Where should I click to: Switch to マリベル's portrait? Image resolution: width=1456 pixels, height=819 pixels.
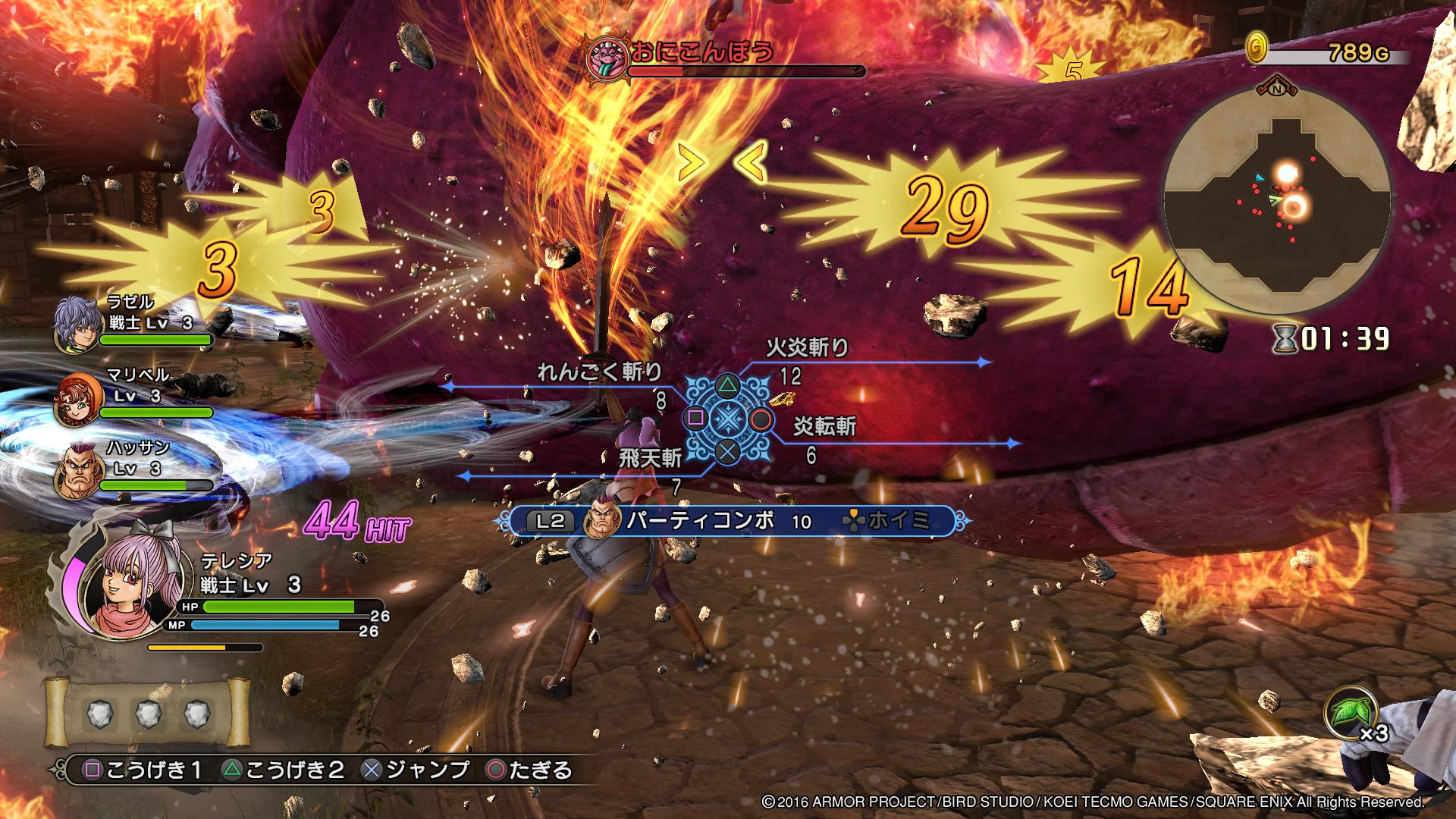point(79,398)
